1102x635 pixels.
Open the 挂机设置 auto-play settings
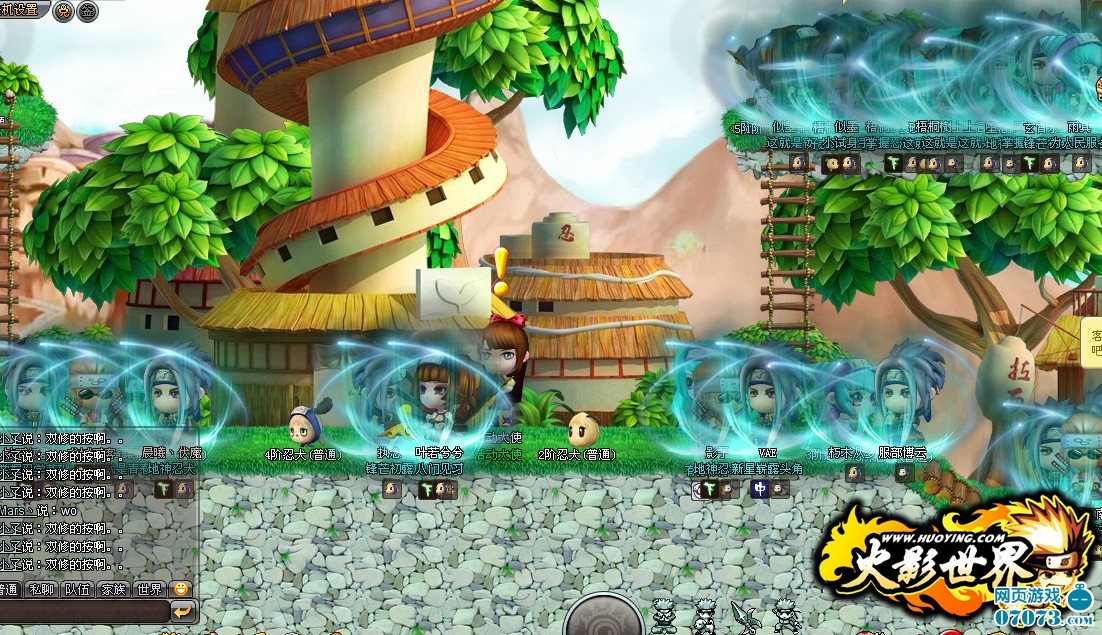[x=20, y=10]
